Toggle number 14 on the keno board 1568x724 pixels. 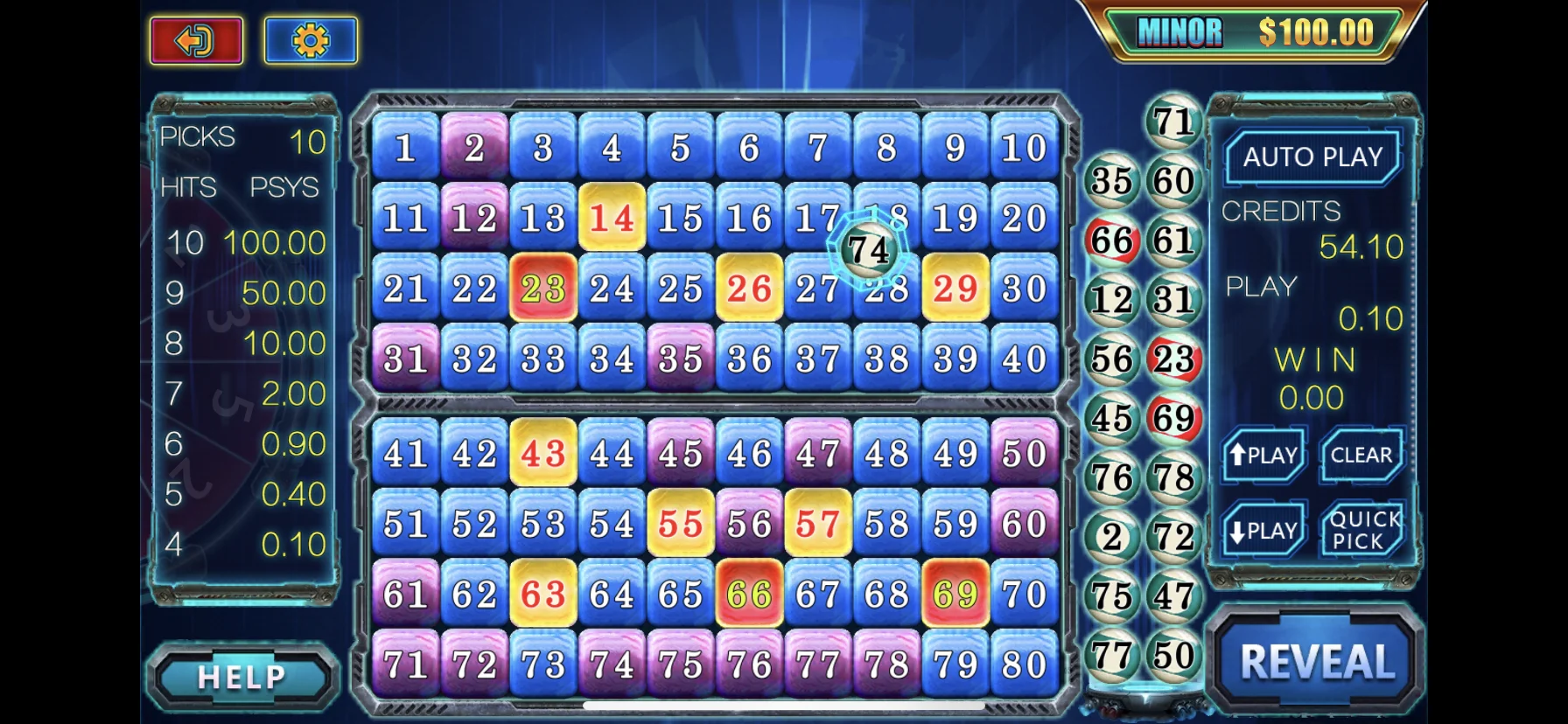pyautogui.click(x=612, y=216)
